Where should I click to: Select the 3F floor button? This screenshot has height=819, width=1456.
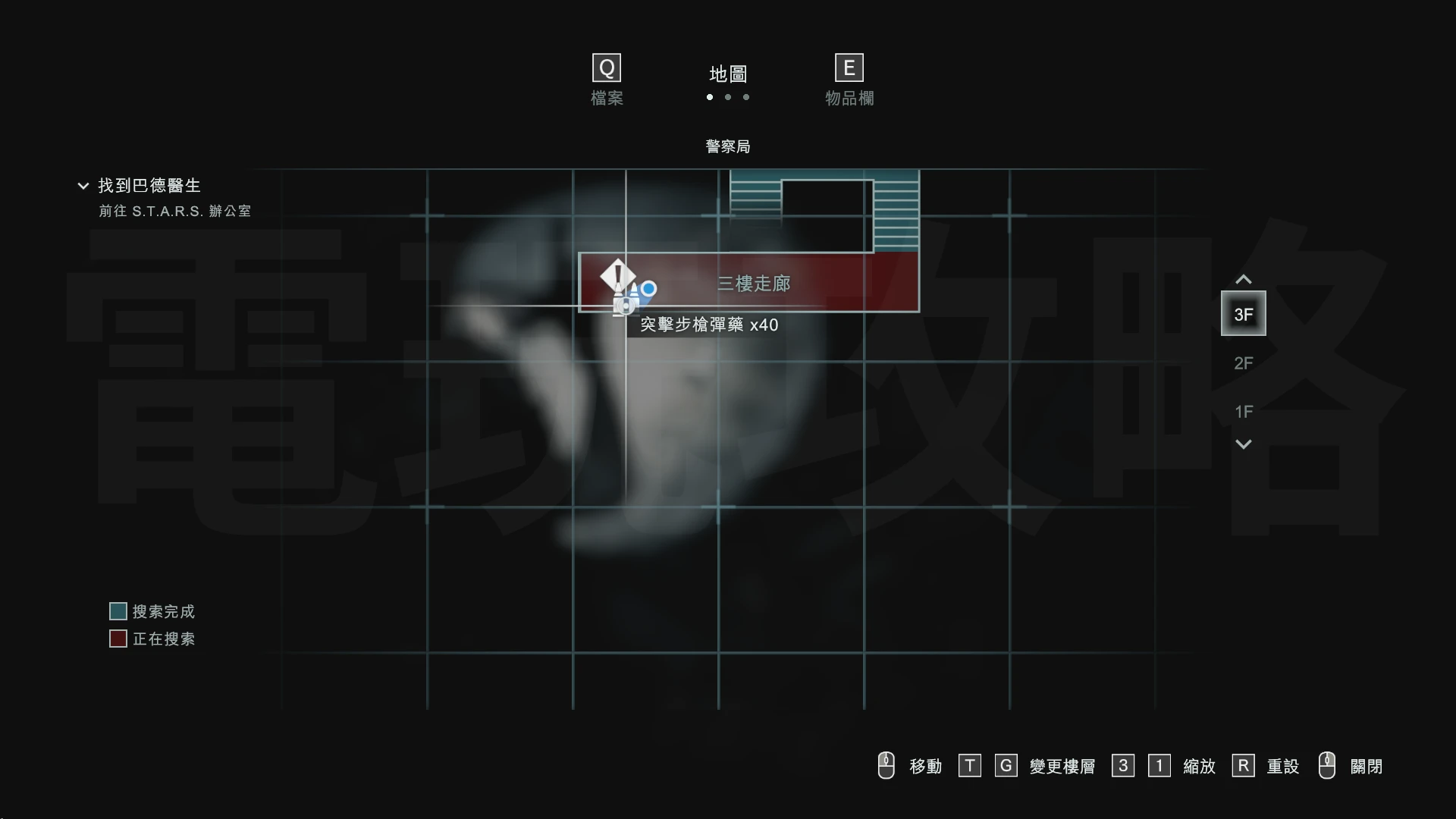point(1243,314)
